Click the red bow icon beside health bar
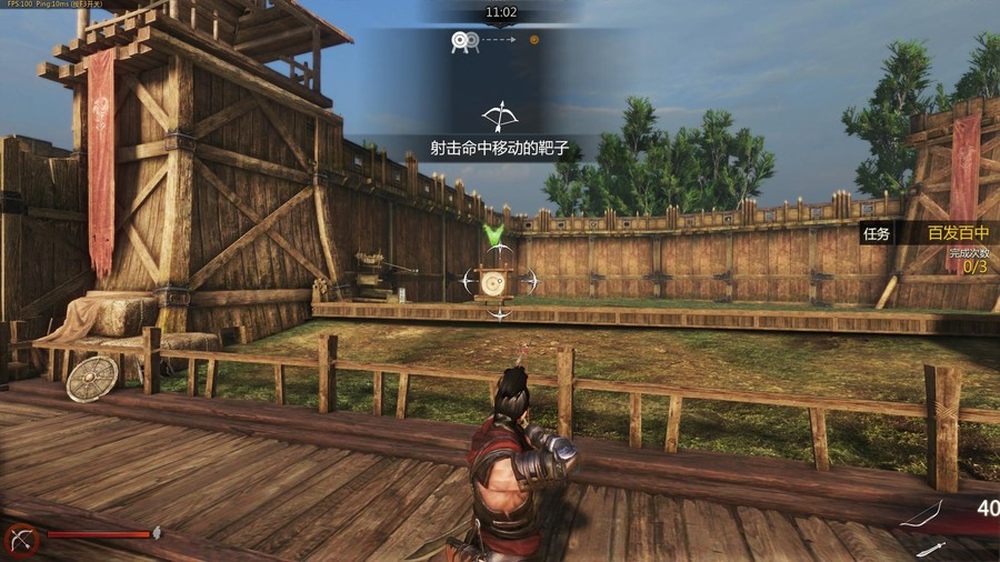 tap(20, 538)
